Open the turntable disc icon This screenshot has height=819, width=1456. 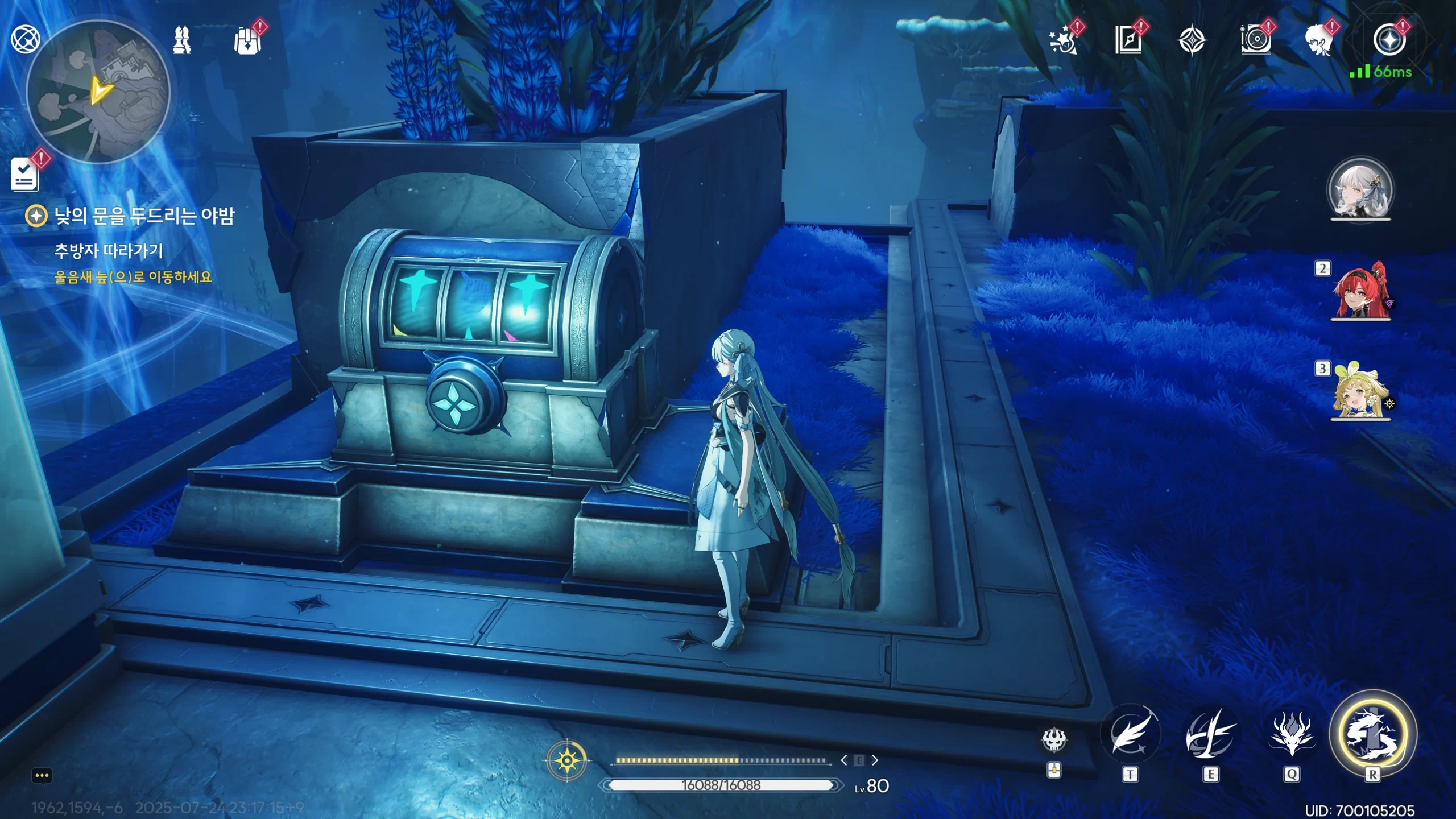1255,40
